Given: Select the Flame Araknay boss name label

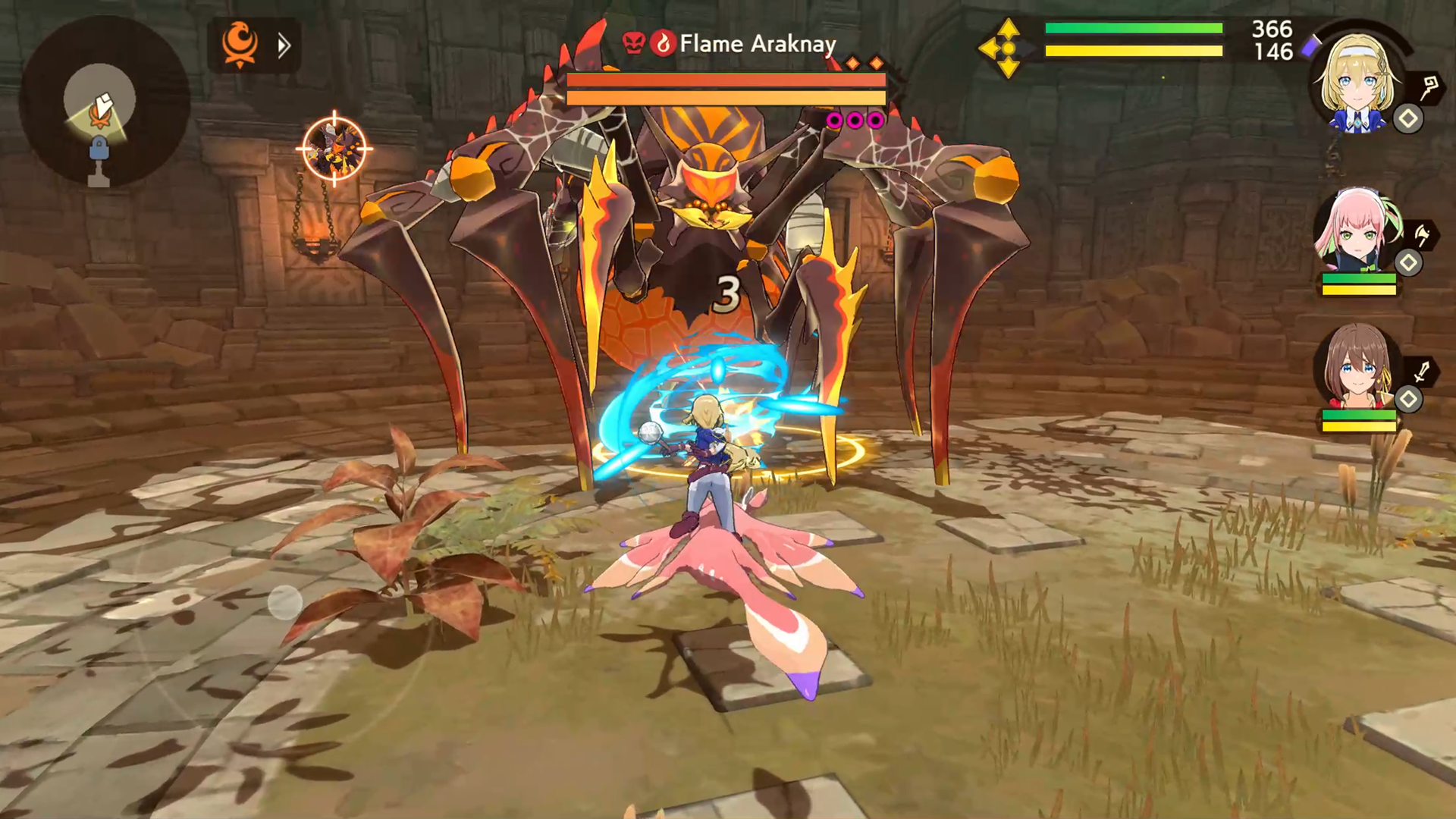Looking at the screenshot, I should click(757, 44).
